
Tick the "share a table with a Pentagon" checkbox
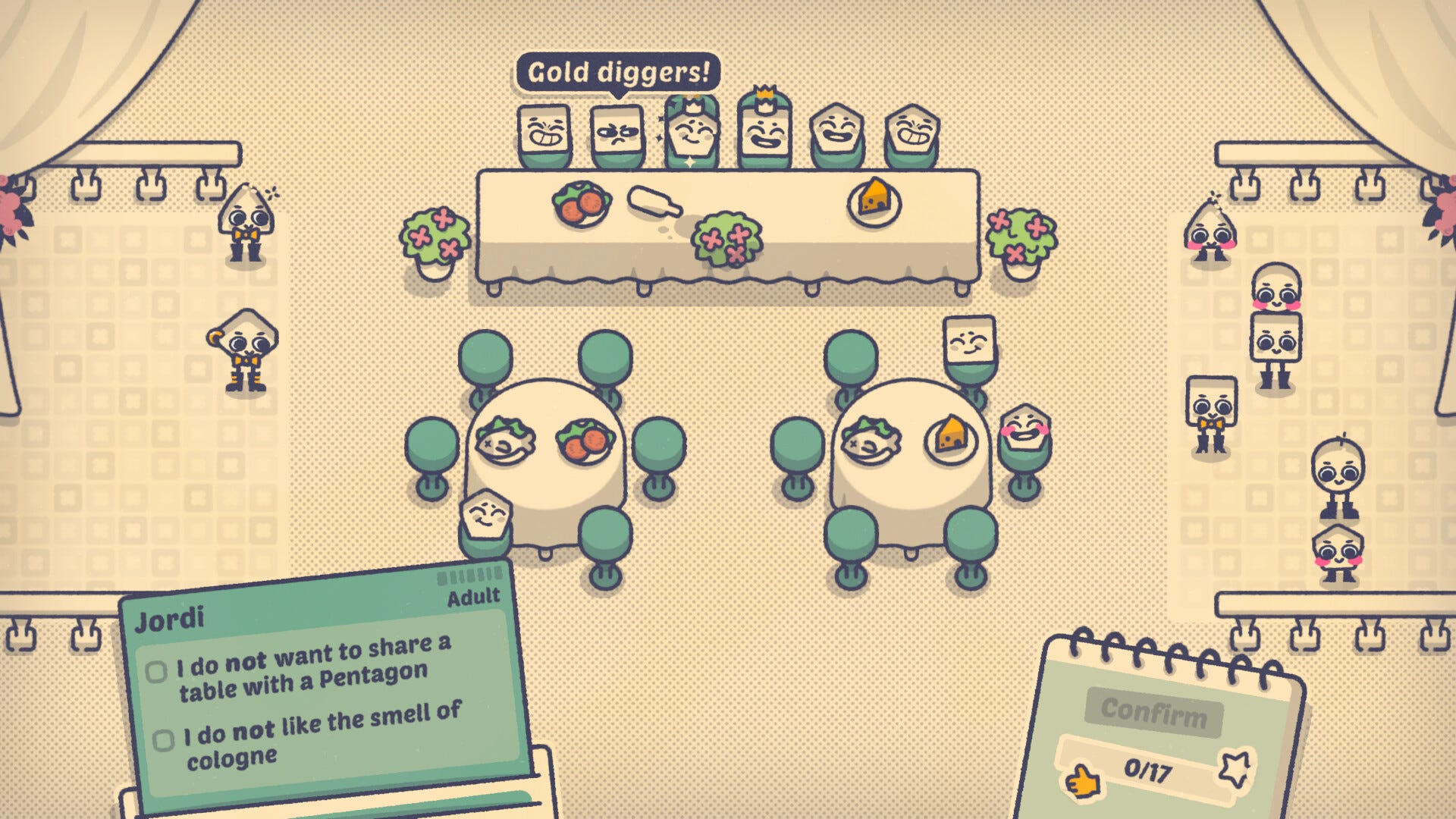coord(157,672)
